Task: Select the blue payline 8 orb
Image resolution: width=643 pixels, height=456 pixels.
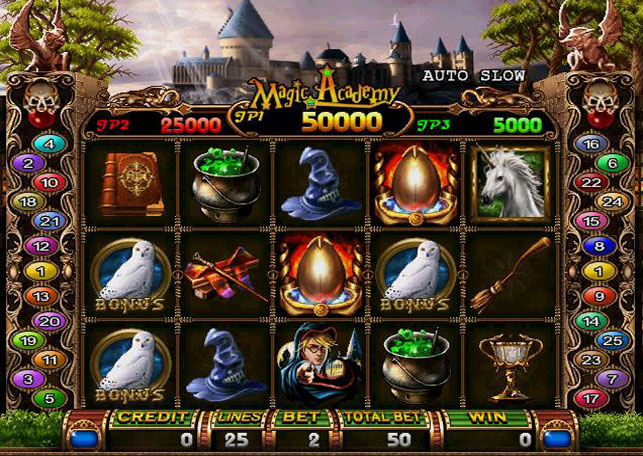Action: pyautogui.click(x=598, y=245)
